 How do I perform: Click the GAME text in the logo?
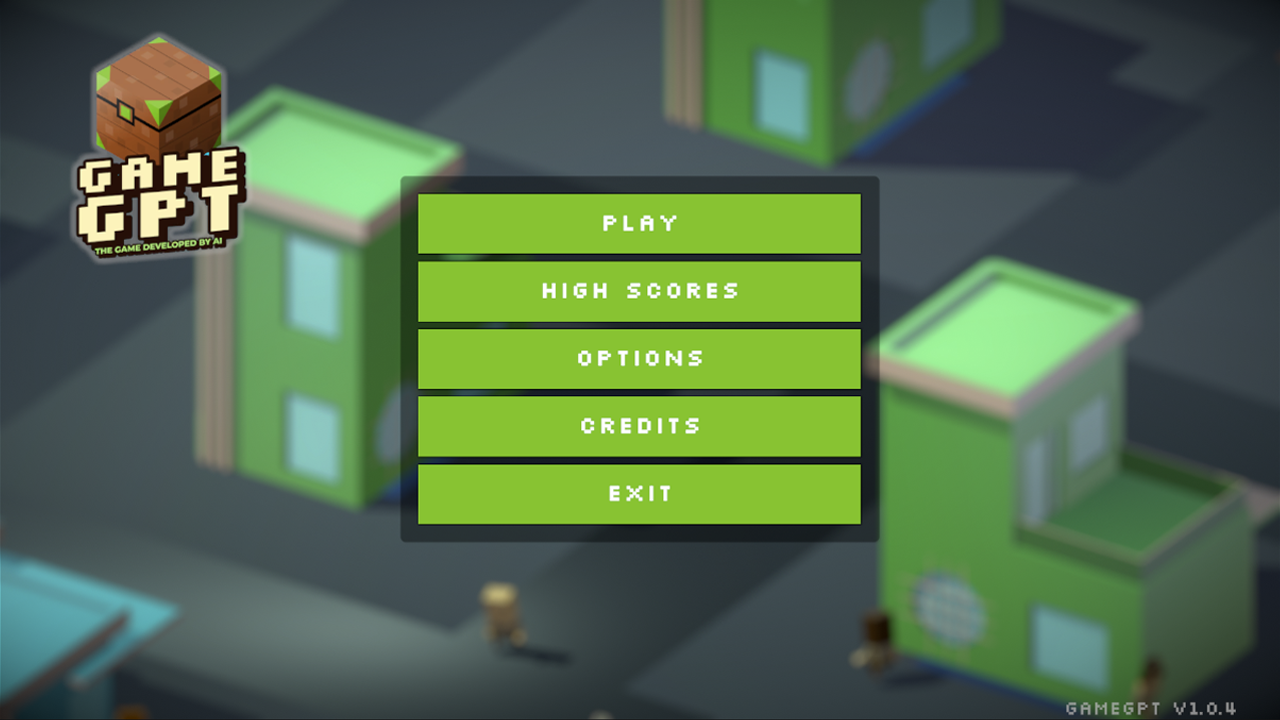pos(160,170)
